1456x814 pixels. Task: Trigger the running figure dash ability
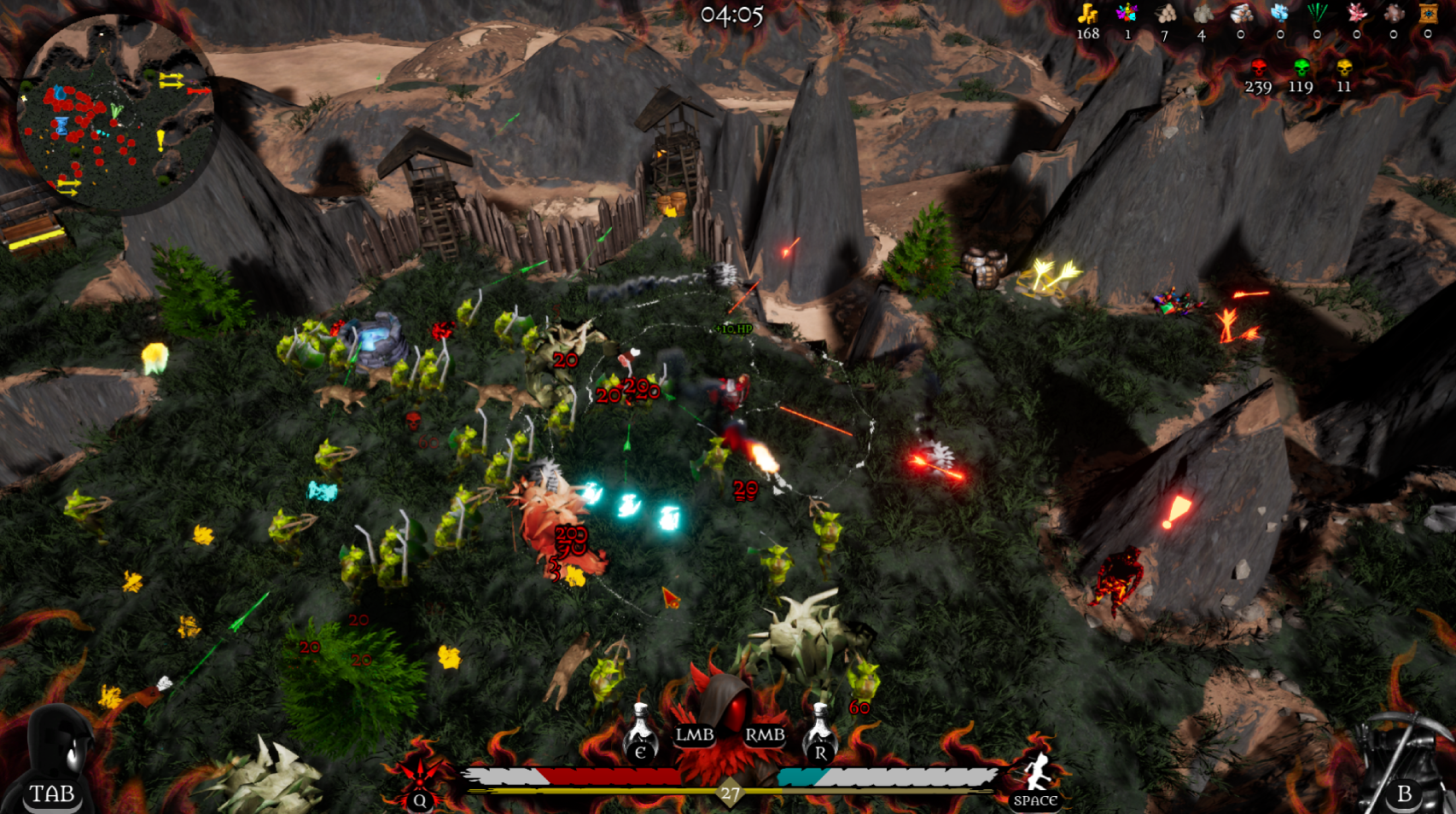tap(1037, 775)
